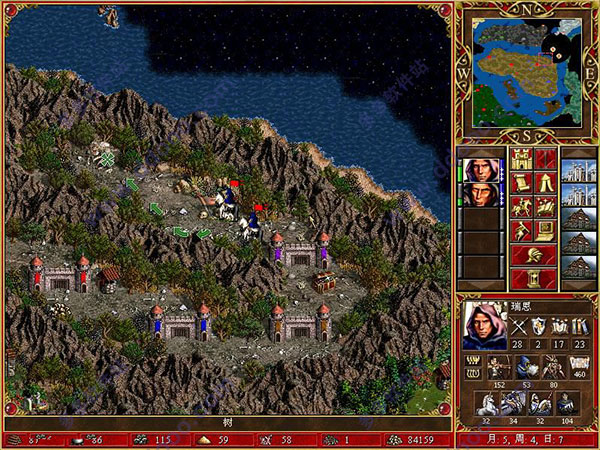This screenshot has width=600, height=450.
Task: Select the swordsman troop slot with 104
Action: (565, 402)
